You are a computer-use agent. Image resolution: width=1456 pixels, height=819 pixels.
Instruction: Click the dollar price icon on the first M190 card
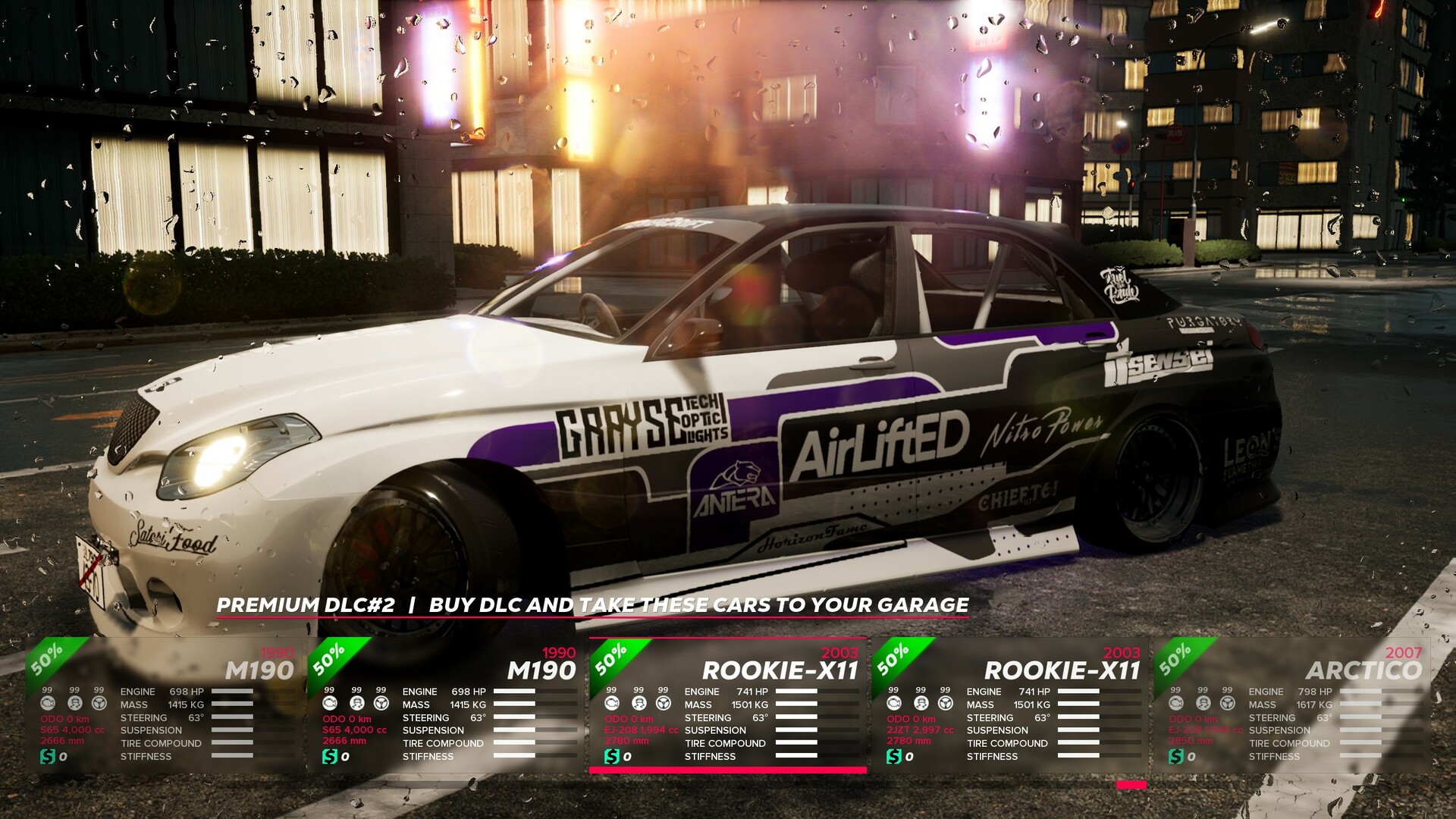(48, 755)
